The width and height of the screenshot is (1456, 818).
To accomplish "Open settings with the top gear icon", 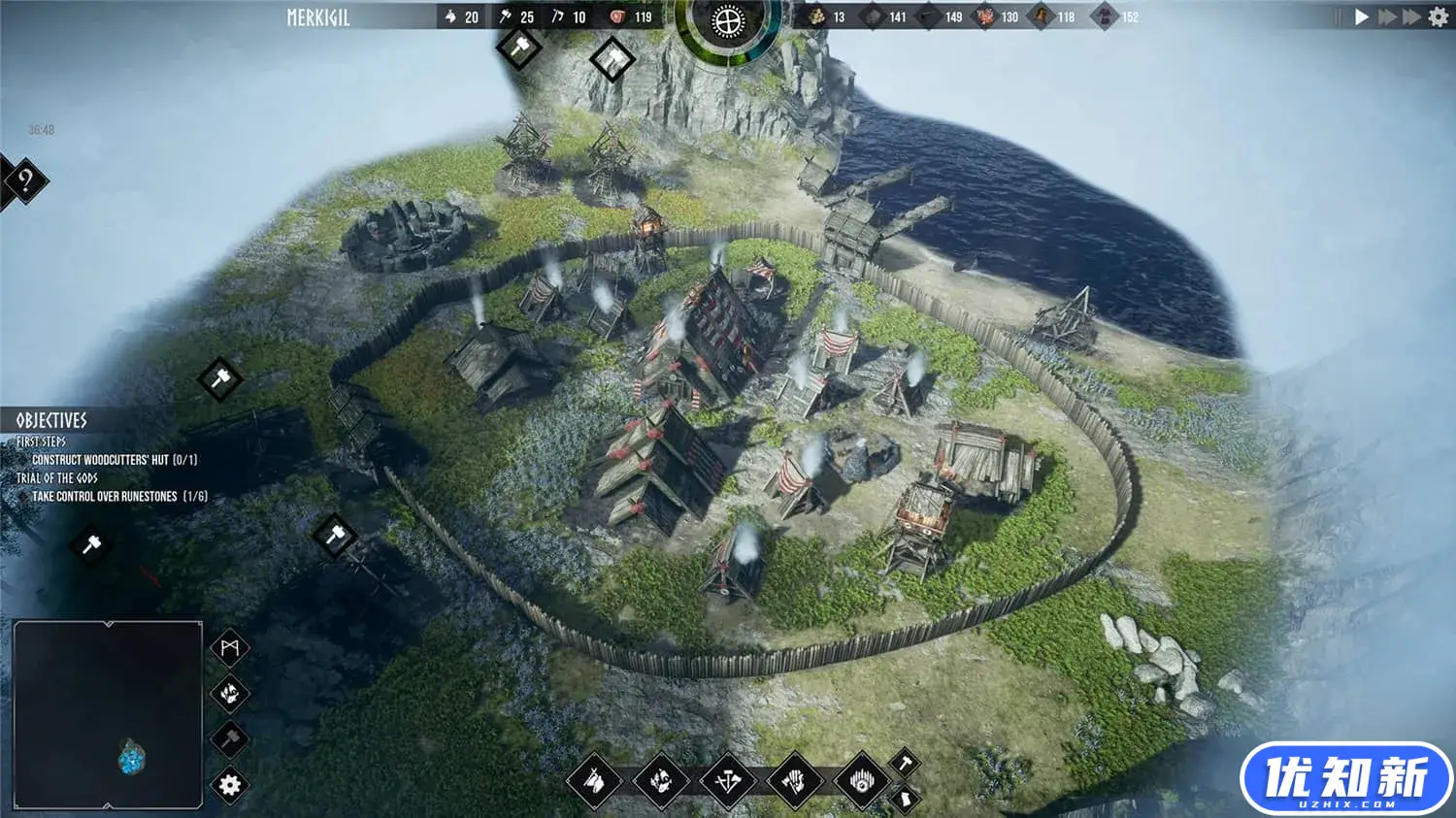I will coord(1439,16).
